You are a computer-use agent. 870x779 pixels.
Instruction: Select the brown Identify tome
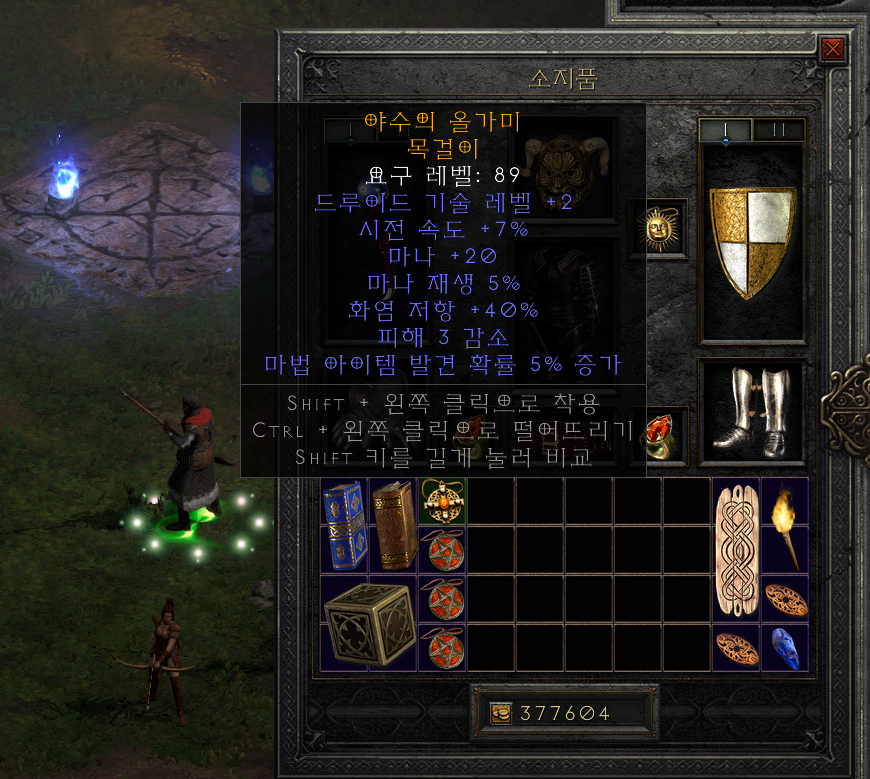[393, 525]
